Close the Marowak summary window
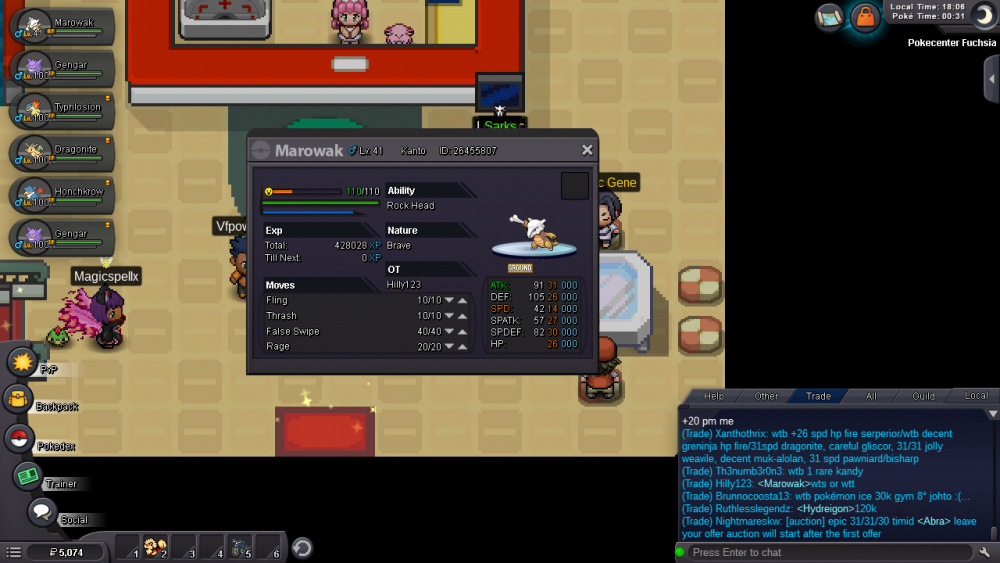 point(587,150)
